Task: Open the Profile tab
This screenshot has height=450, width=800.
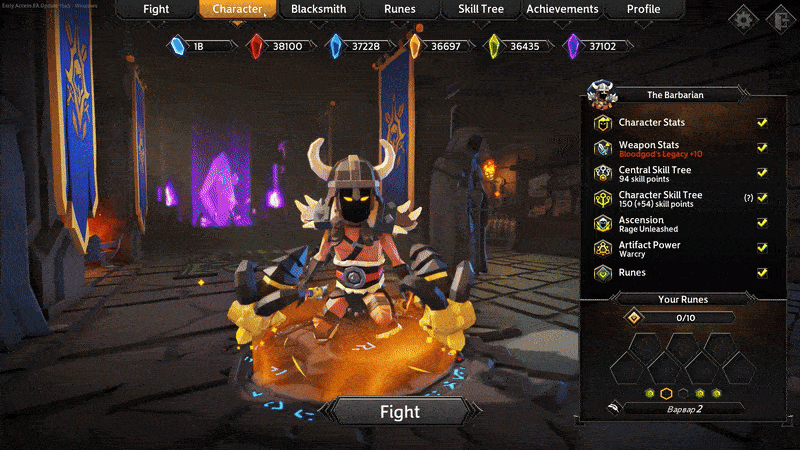Action: click(x=643, y=10)
